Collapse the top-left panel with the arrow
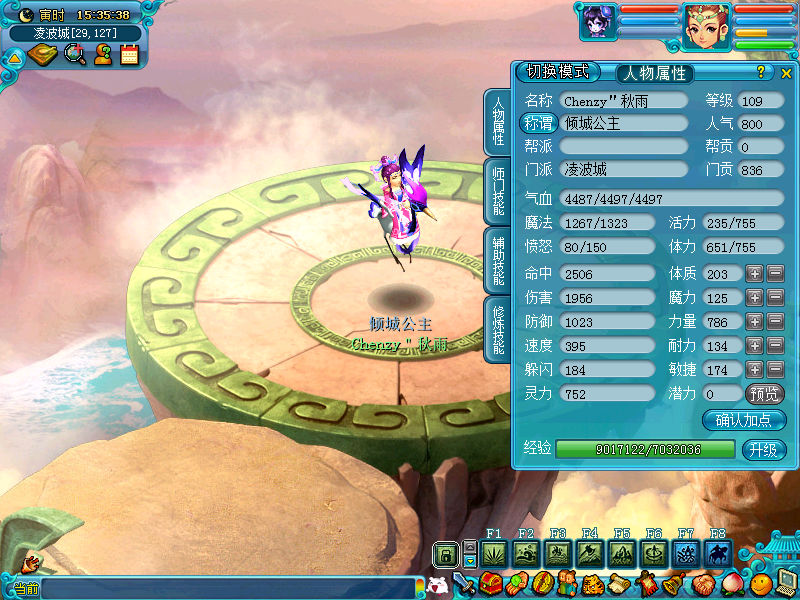 [14, 57]
